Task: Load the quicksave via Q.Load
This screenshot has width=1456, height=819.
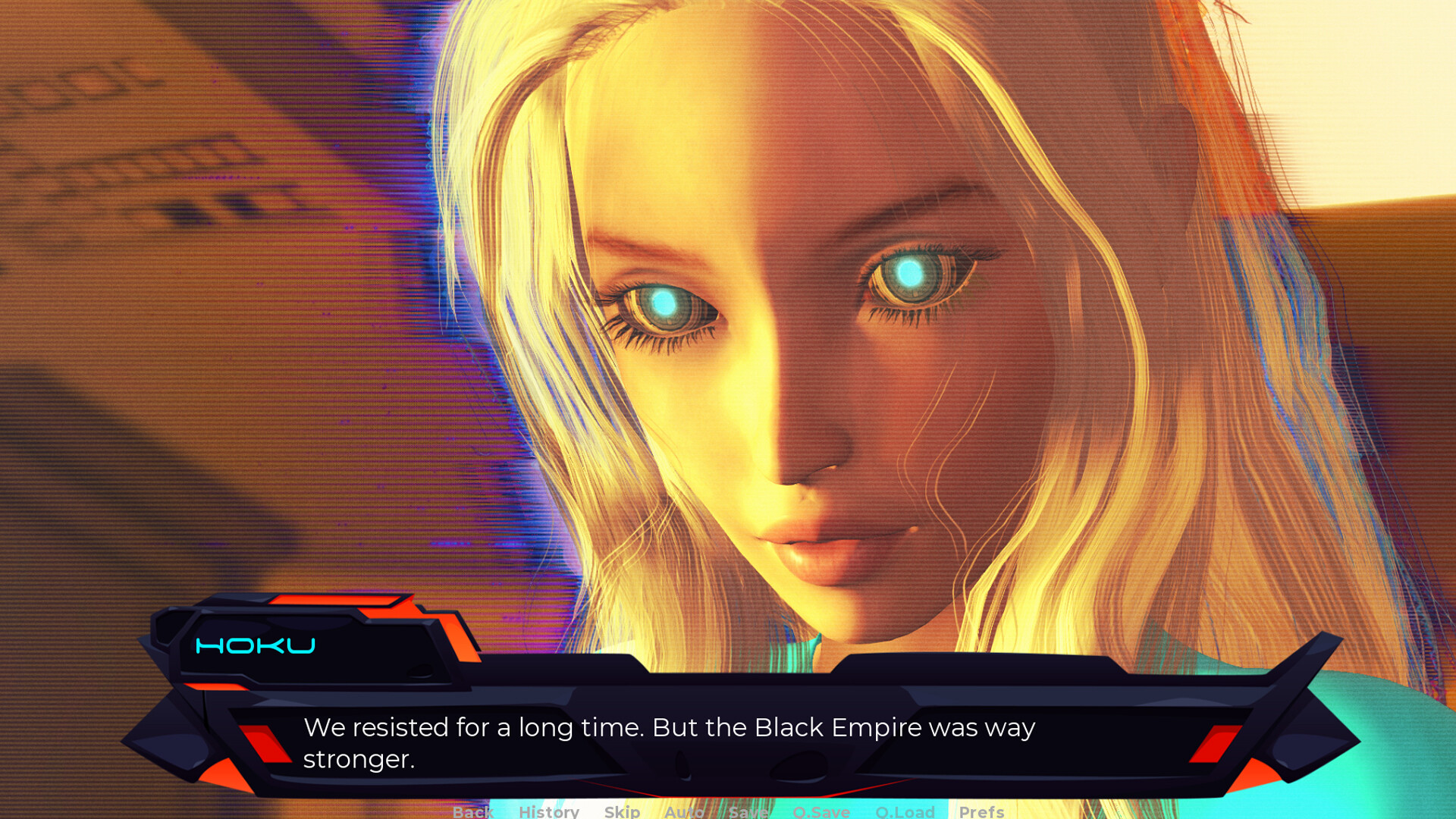Action: 906,812
